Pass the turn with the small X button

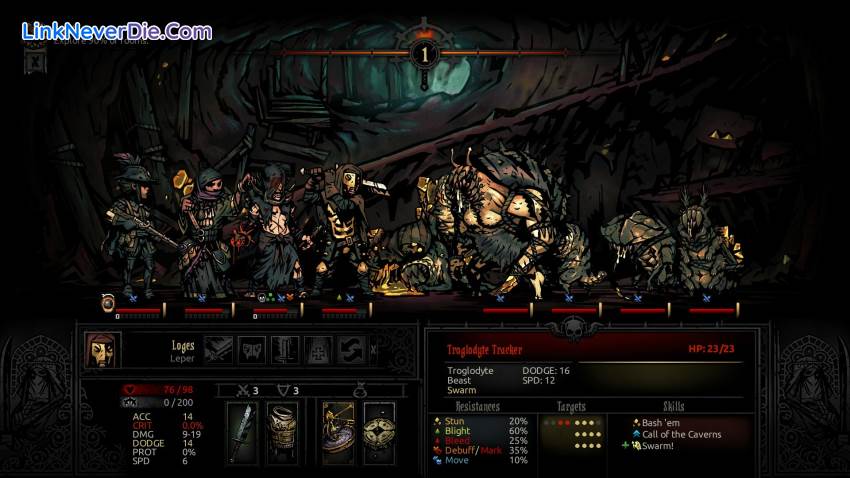point(374,349)
